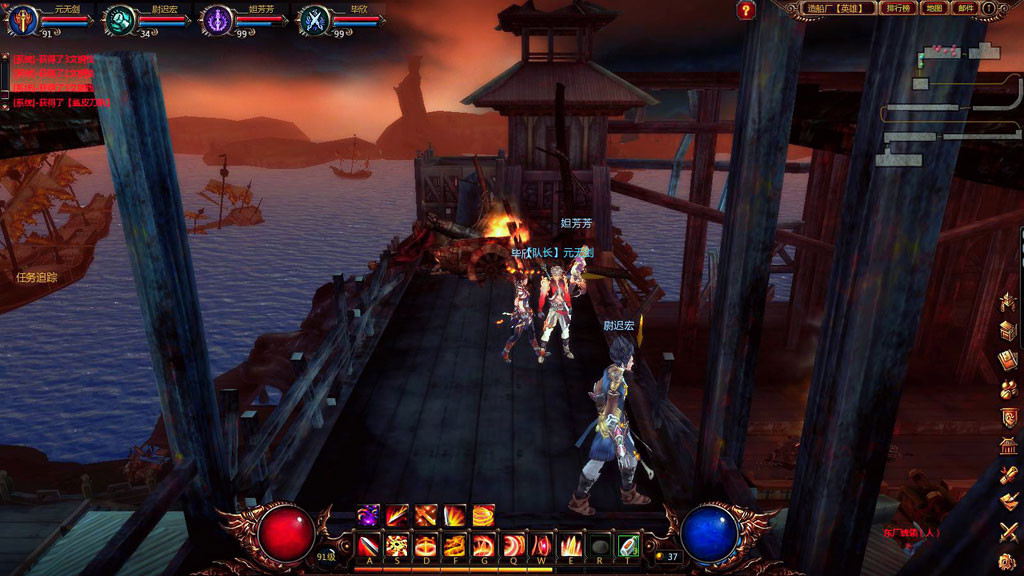Click the 造船厂【英雄】 dungeon name label
The image size is (1024, 576).
[x=838, y=9]
